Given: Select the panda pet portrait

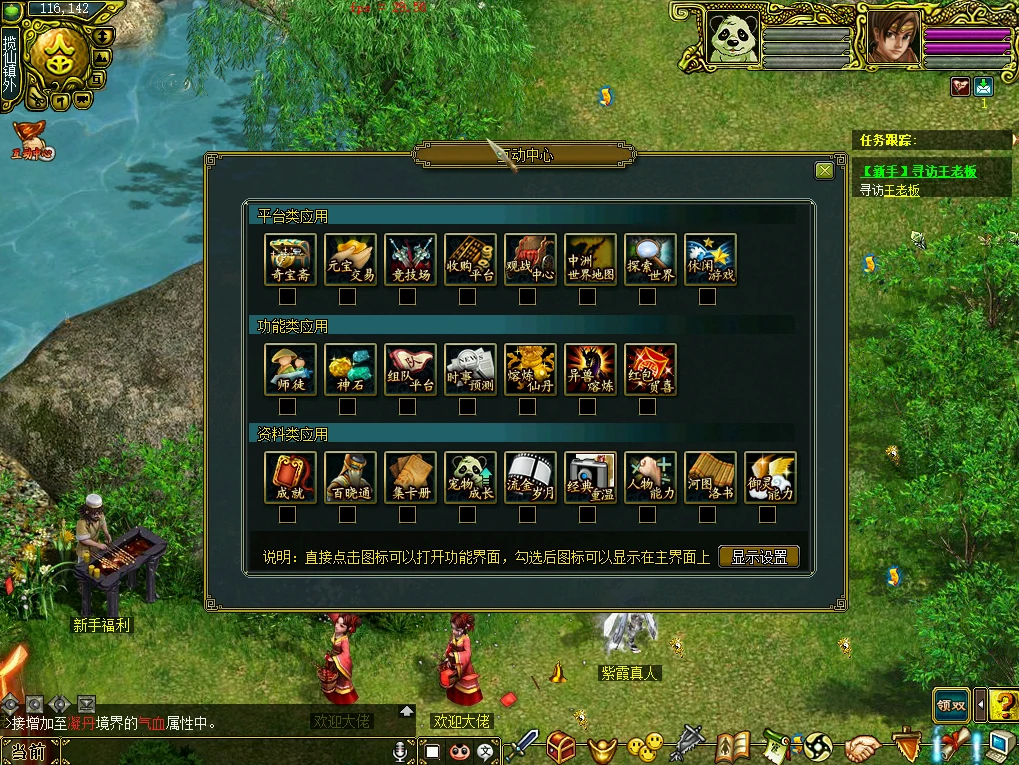Looking at the screenshot, I should point(733,38).
